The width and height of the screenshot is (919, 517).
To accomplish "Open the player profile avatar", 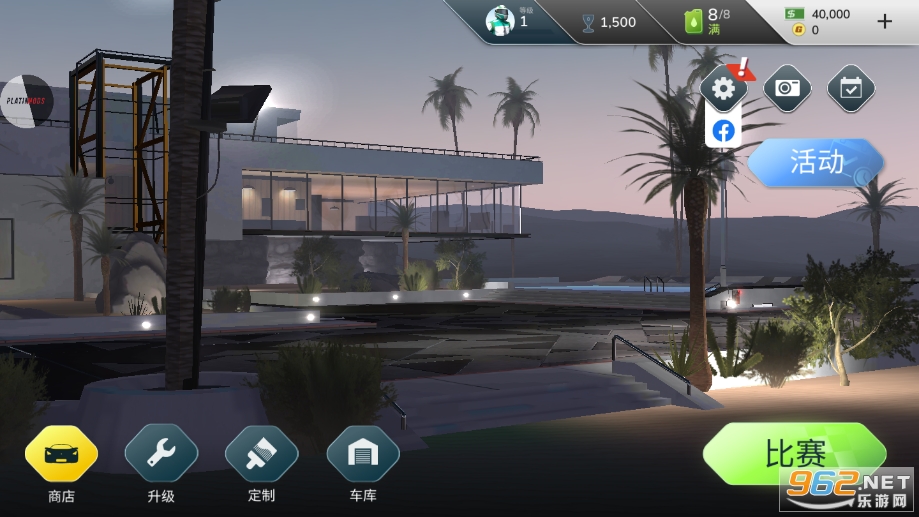I will tap(500, 21).
